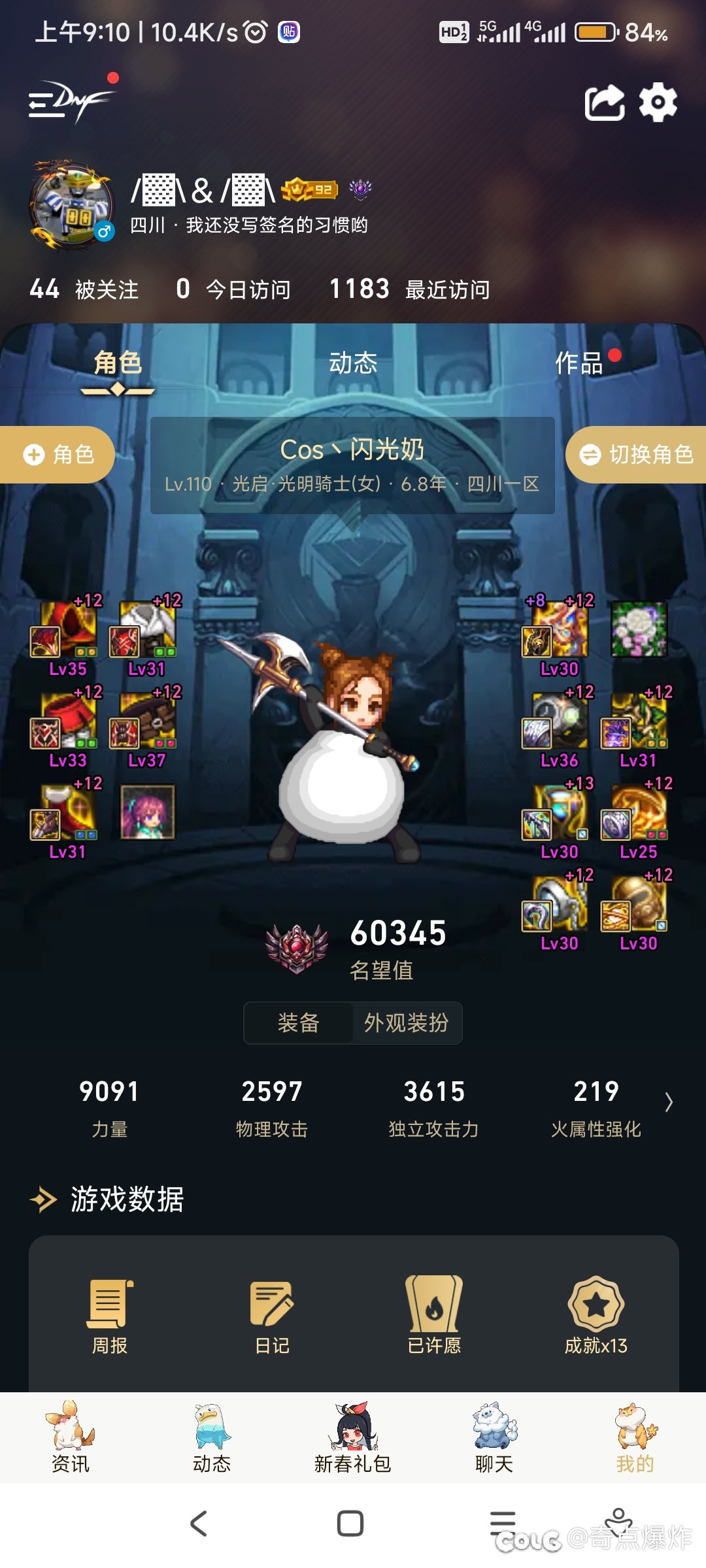706x1568 pixels.
Task: Tap the Android back navigation button
Action: pos(199,1524)
